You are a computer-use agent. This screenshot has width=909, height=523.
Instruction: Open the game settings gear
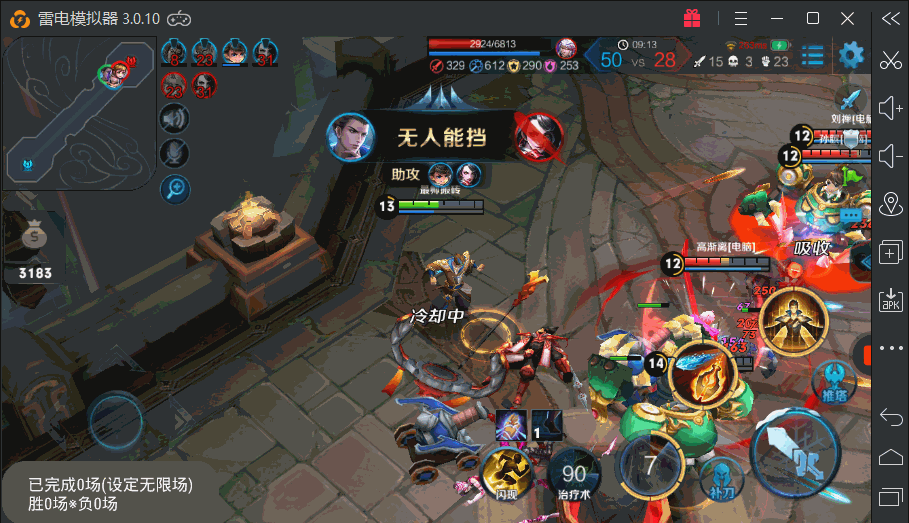(x=851, y=55)
